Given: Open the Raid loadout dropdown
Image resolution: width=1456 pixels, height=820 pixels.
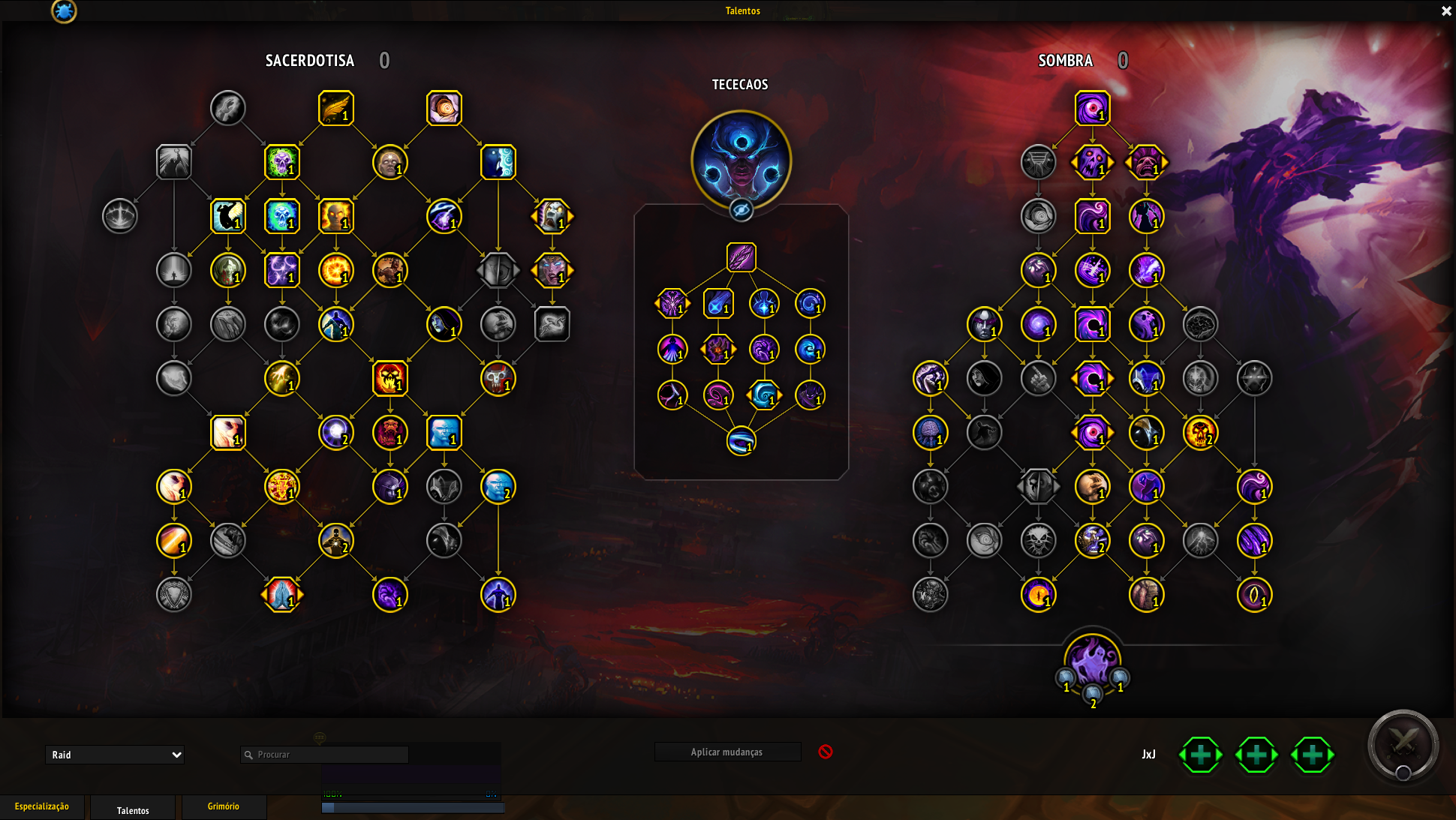Looking at the screenshot, I should point(115,755).
